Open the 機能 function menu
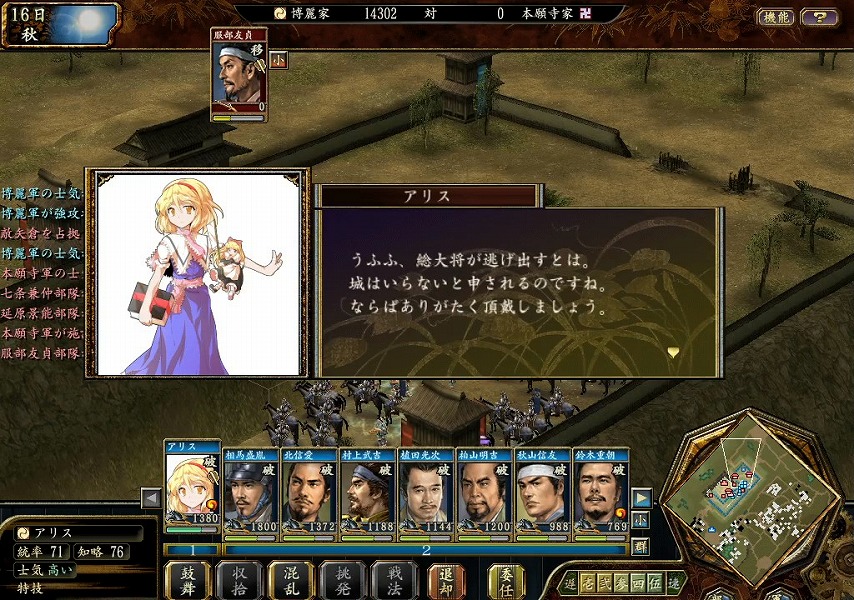854x600 pixels. pyautogui.click(x=776, y=17)
